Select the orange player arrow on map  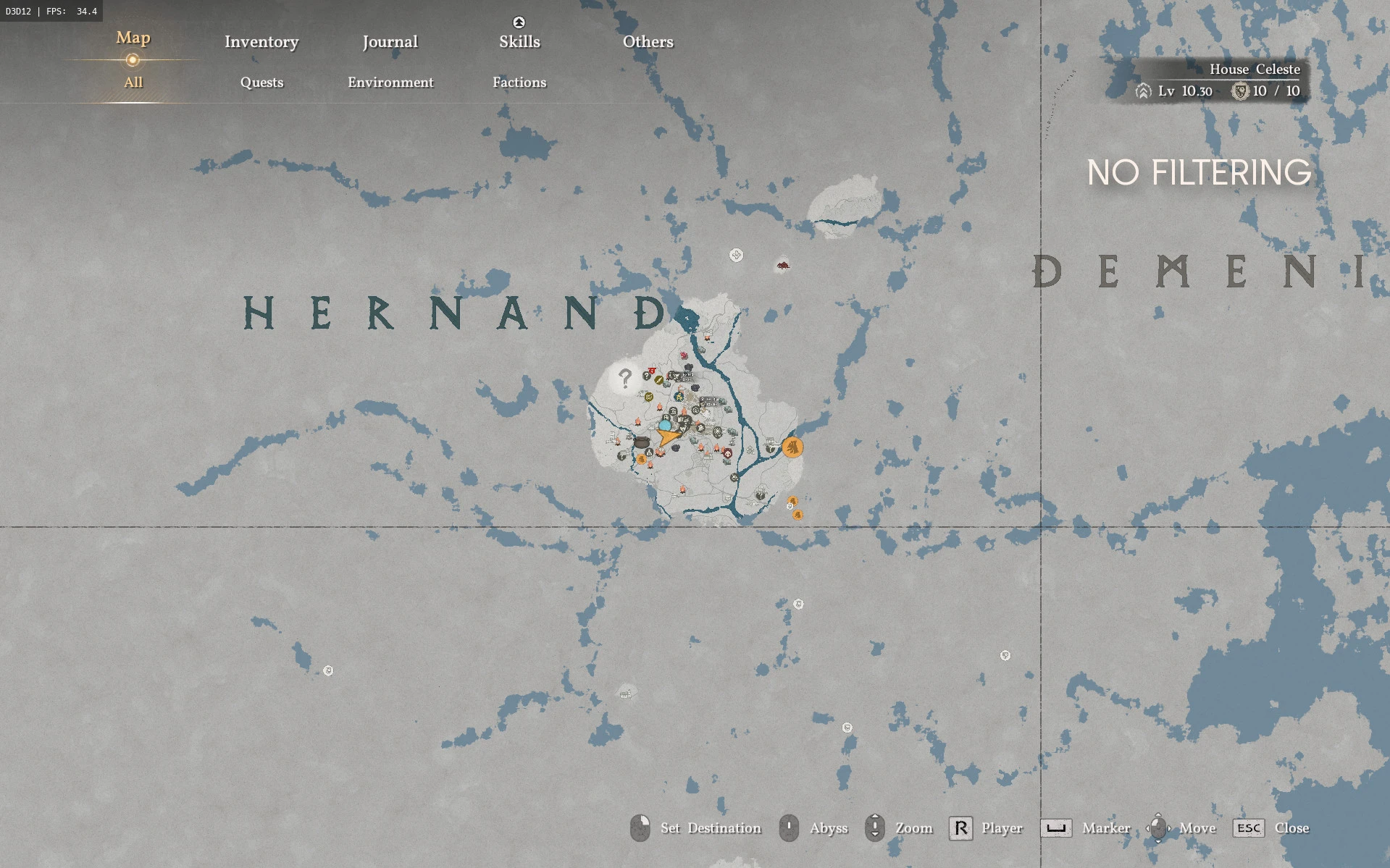[668, 437]
